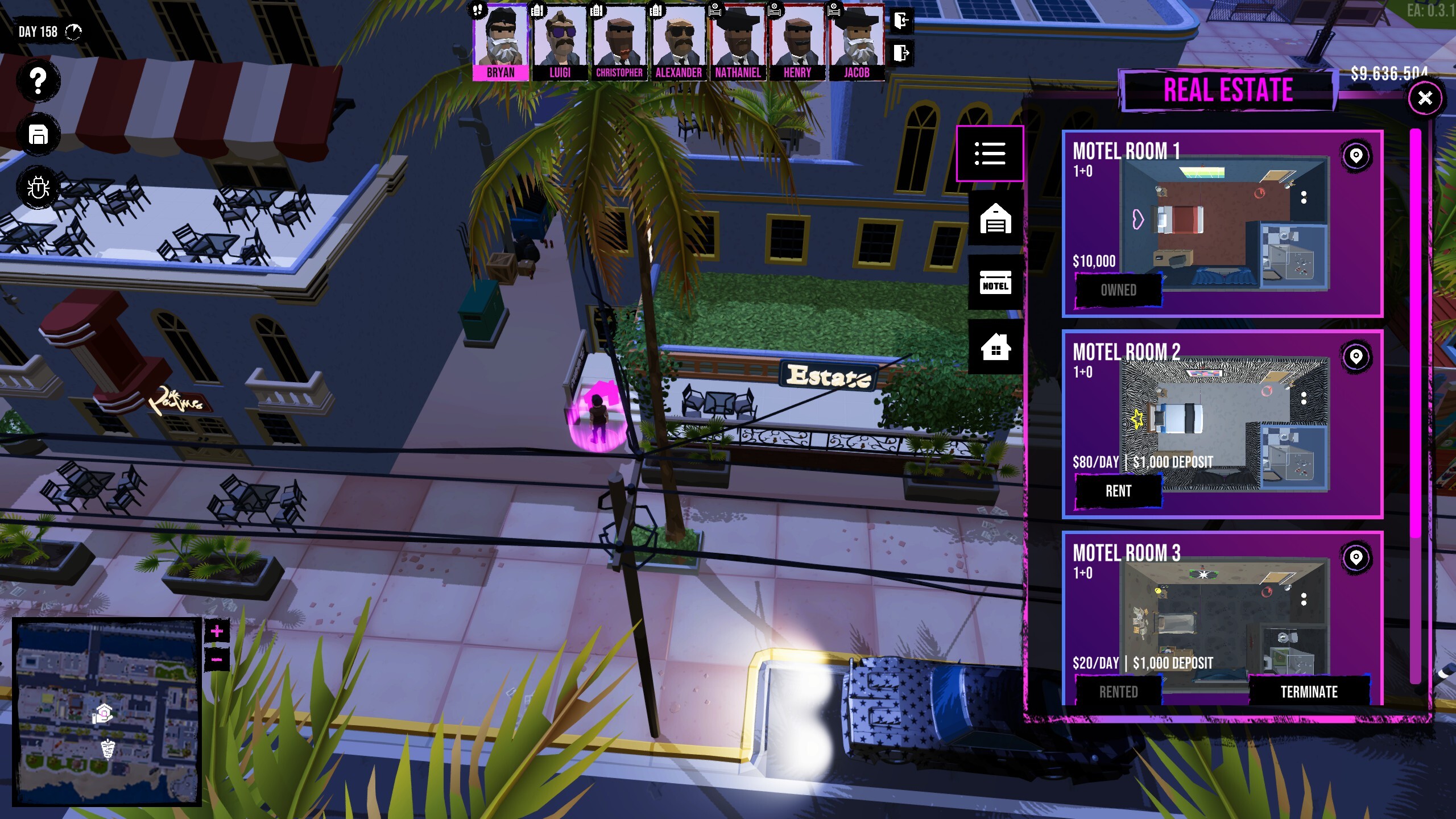Open the Help question mark icon
The width and height of the screenshot is (1456, 819).
coord(38,81)
